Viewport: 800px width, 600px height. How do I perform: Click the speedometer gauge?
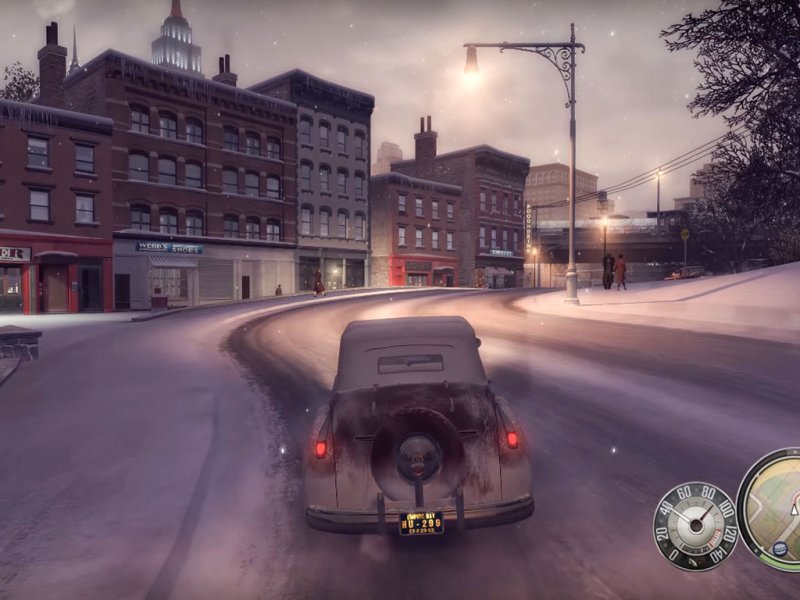694,526
